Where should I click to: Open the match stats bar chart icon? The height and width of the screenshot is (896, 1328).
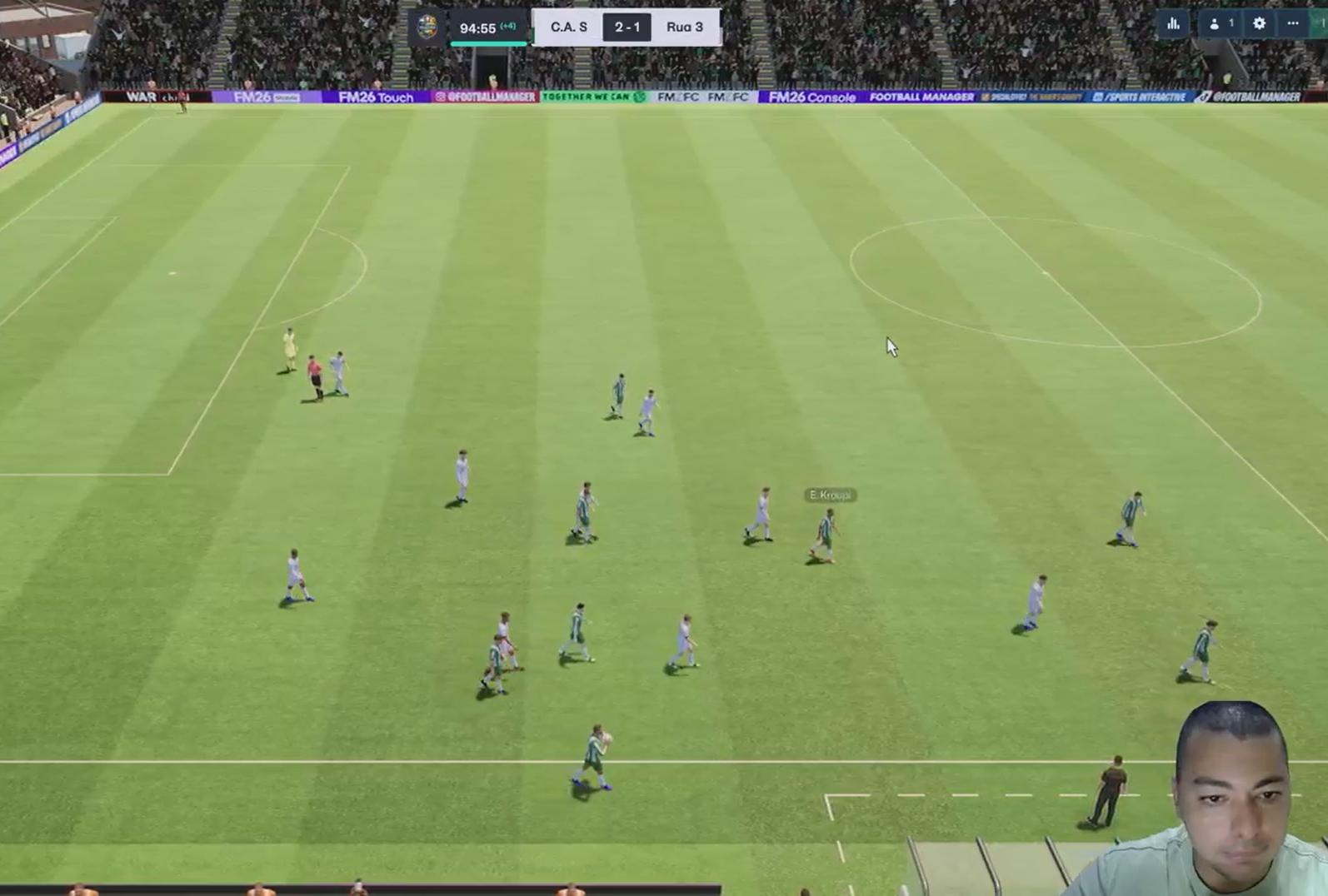[x=1173, y=24]
